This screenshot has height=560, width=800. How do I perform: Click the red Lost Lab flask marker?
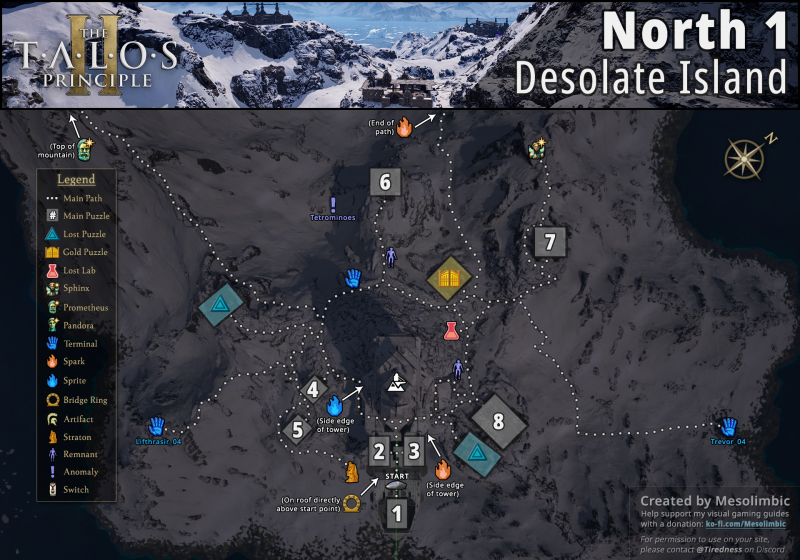point(451,330)
